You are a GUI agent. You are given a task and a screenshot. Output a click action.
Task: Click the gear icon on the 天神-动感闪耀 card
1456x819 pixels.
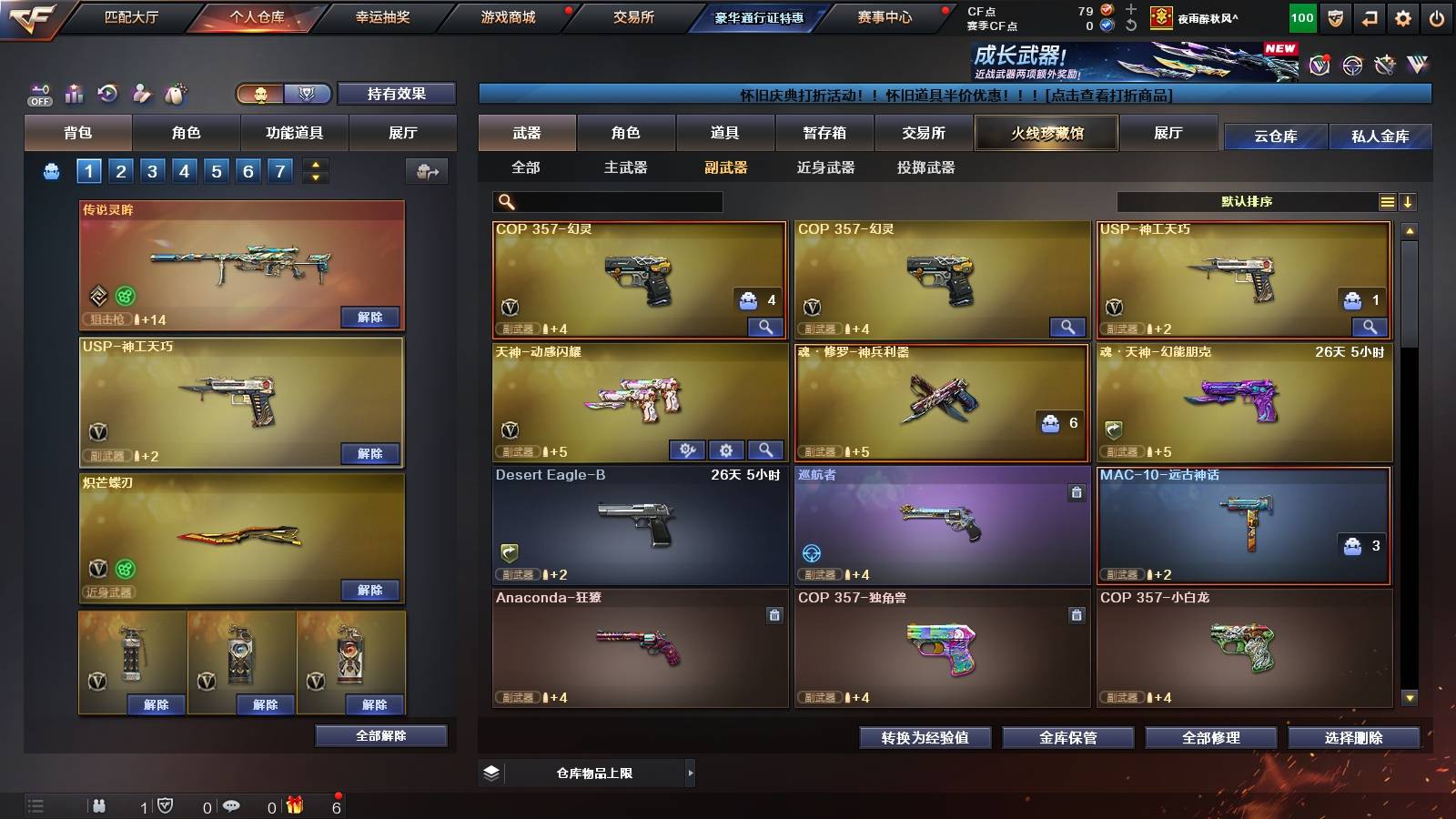point(726,449)
